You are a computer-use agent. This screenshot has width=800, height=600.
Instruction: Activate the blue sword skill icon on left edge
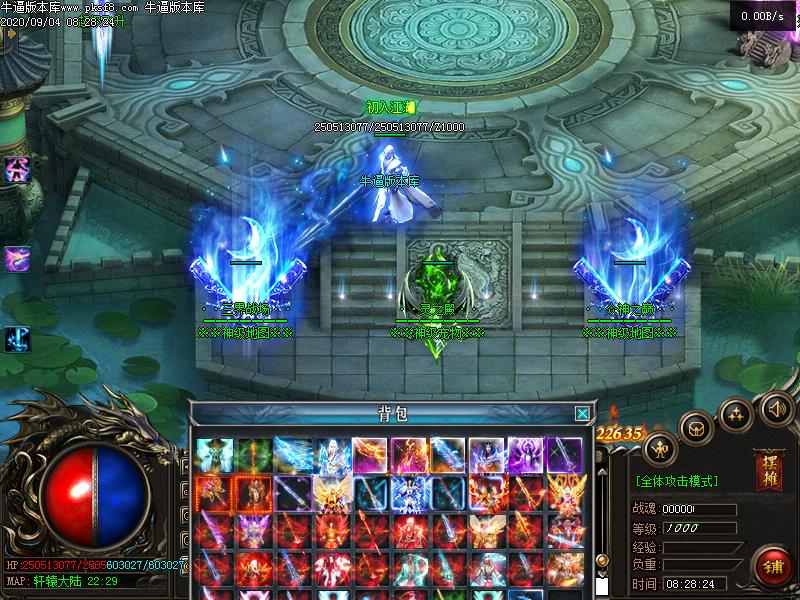[17, 339]
